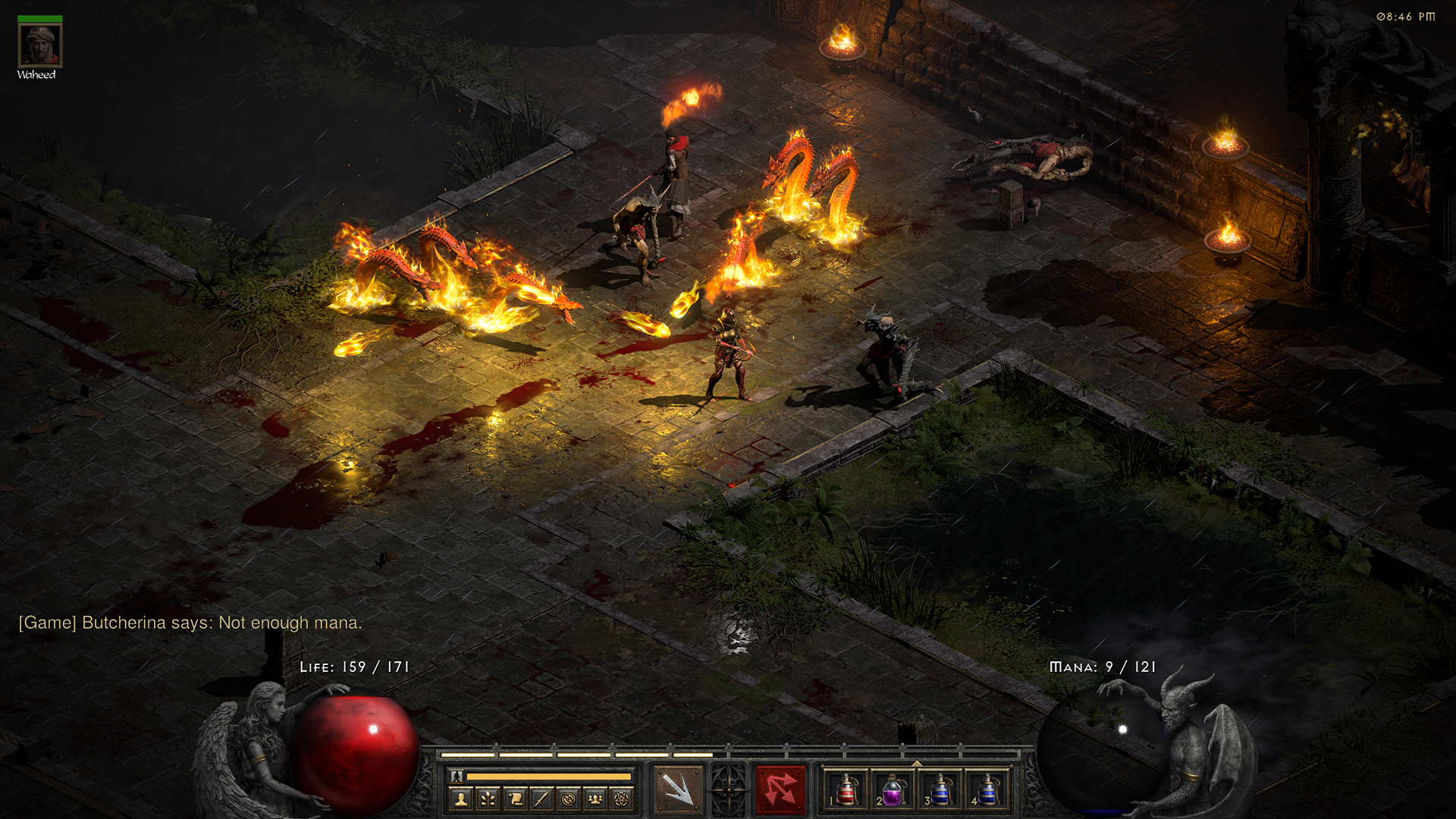Open the automap round icon

coord(569,799)
